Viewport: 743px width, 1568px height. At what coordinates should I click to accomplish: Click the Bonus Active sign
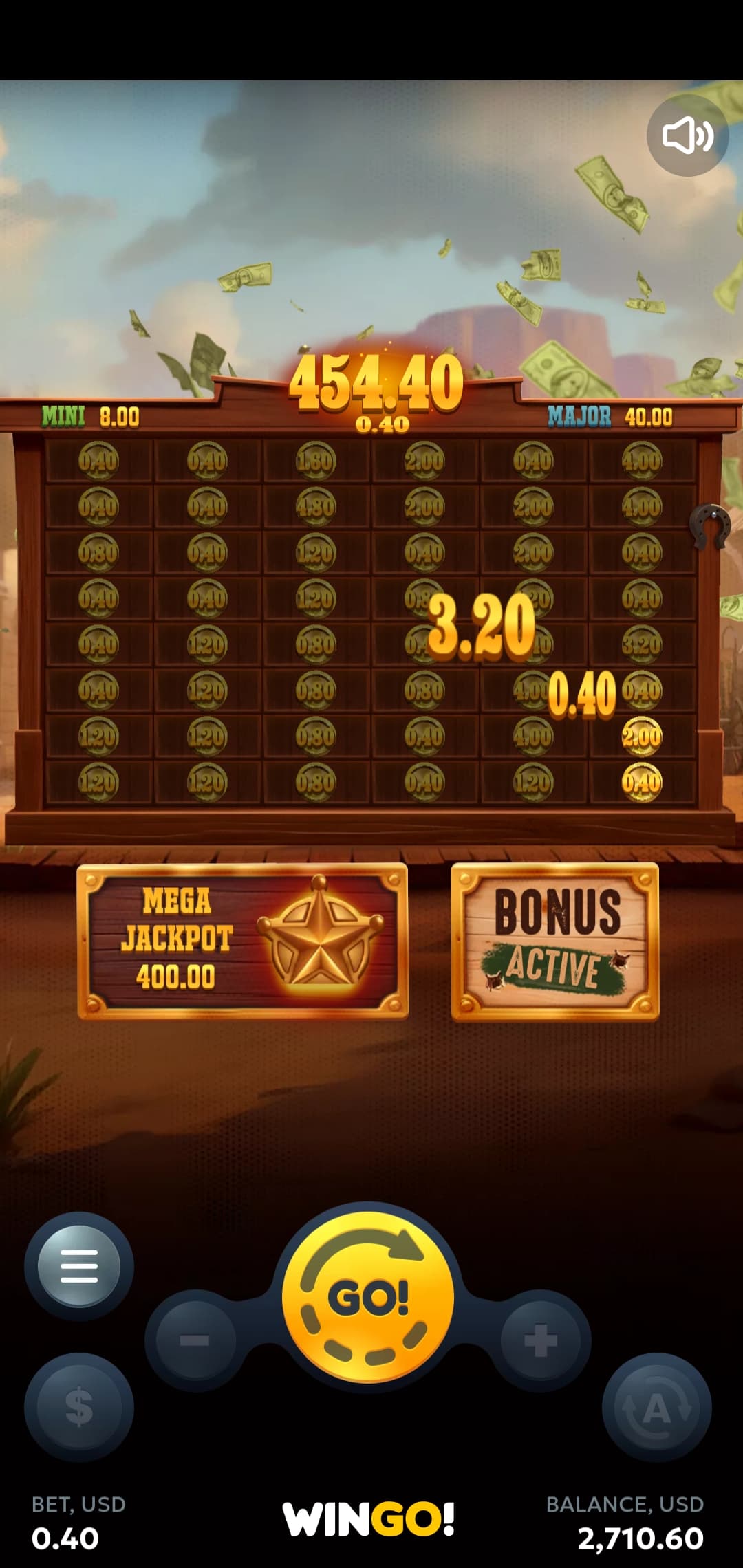coord(555,941)
